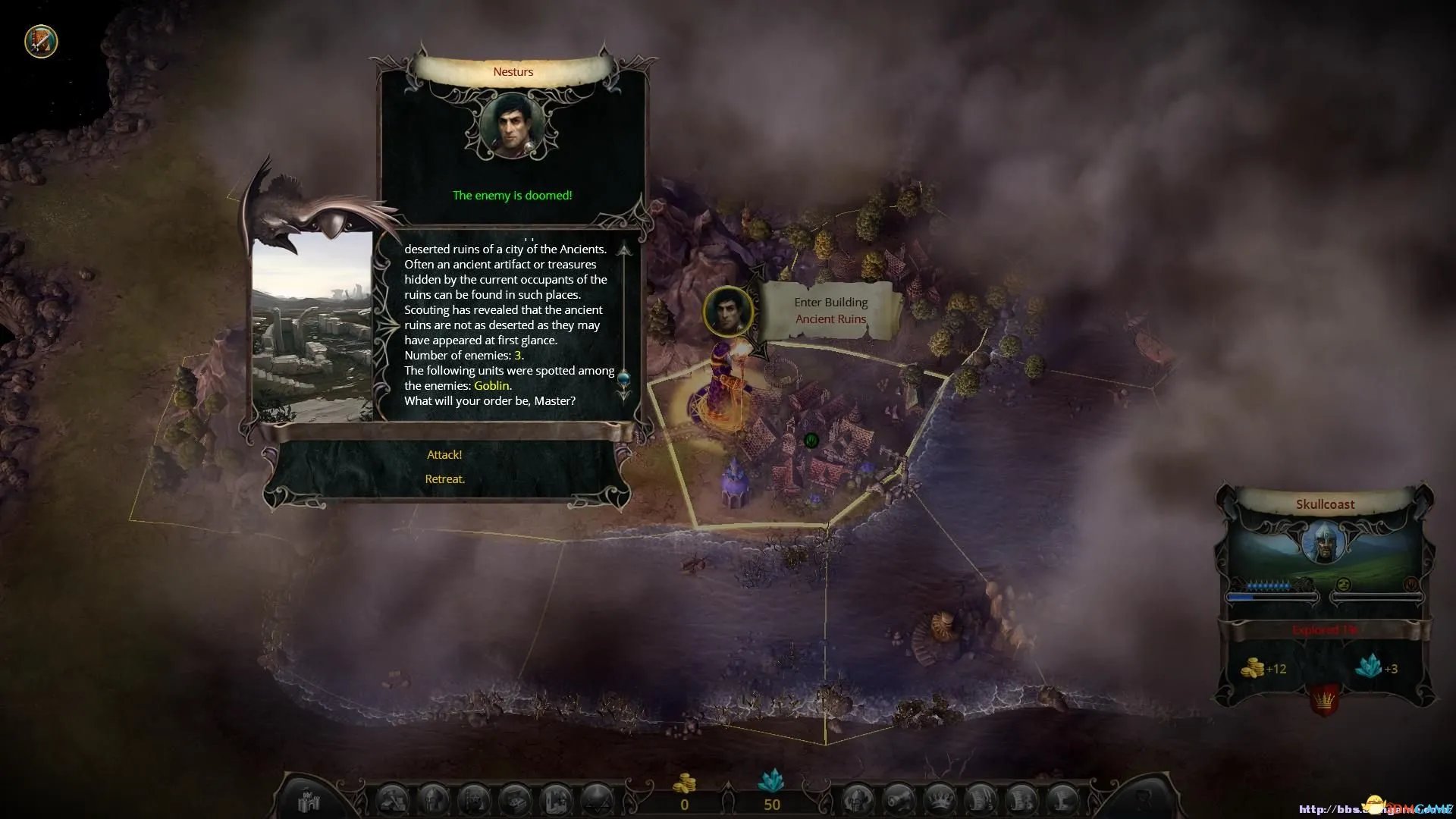Click the red crown shield on Skullcoast panel

tap(1324, 699)
